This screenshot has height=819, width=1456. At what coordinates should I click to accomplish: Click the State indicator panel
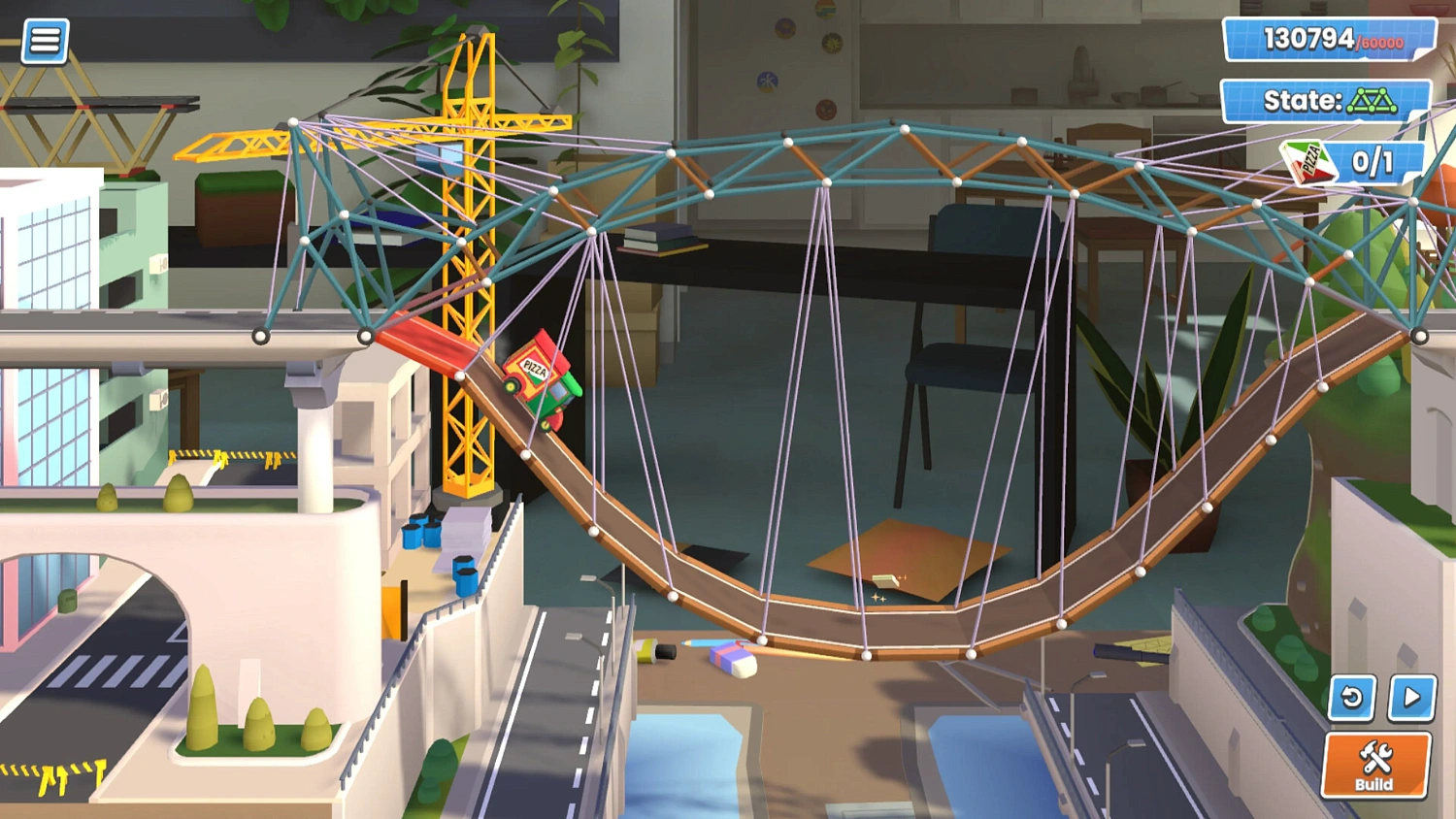(x=1323, y=100)
